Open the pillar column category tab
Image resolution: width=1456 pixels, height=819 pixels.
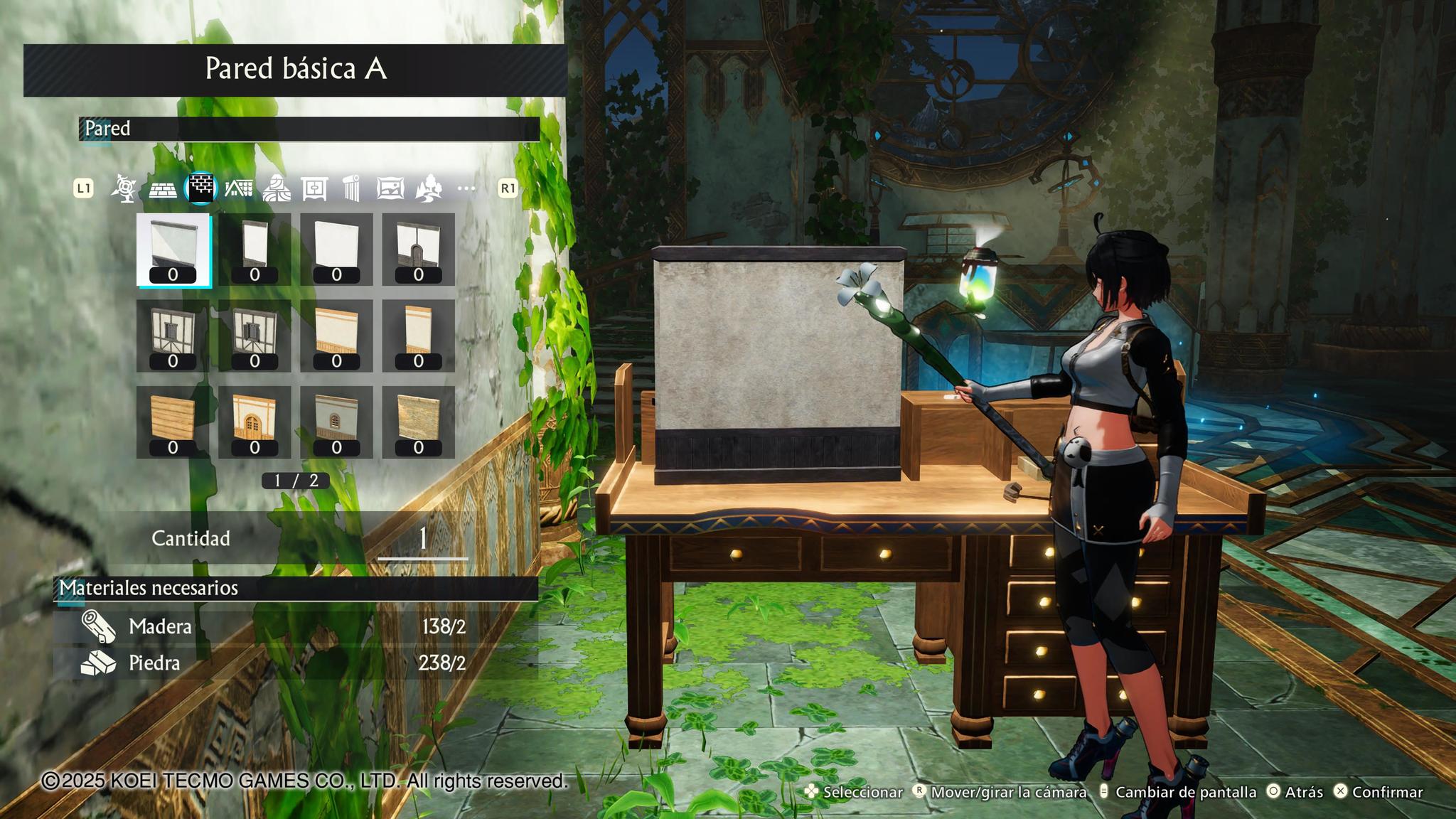point(352,188)
